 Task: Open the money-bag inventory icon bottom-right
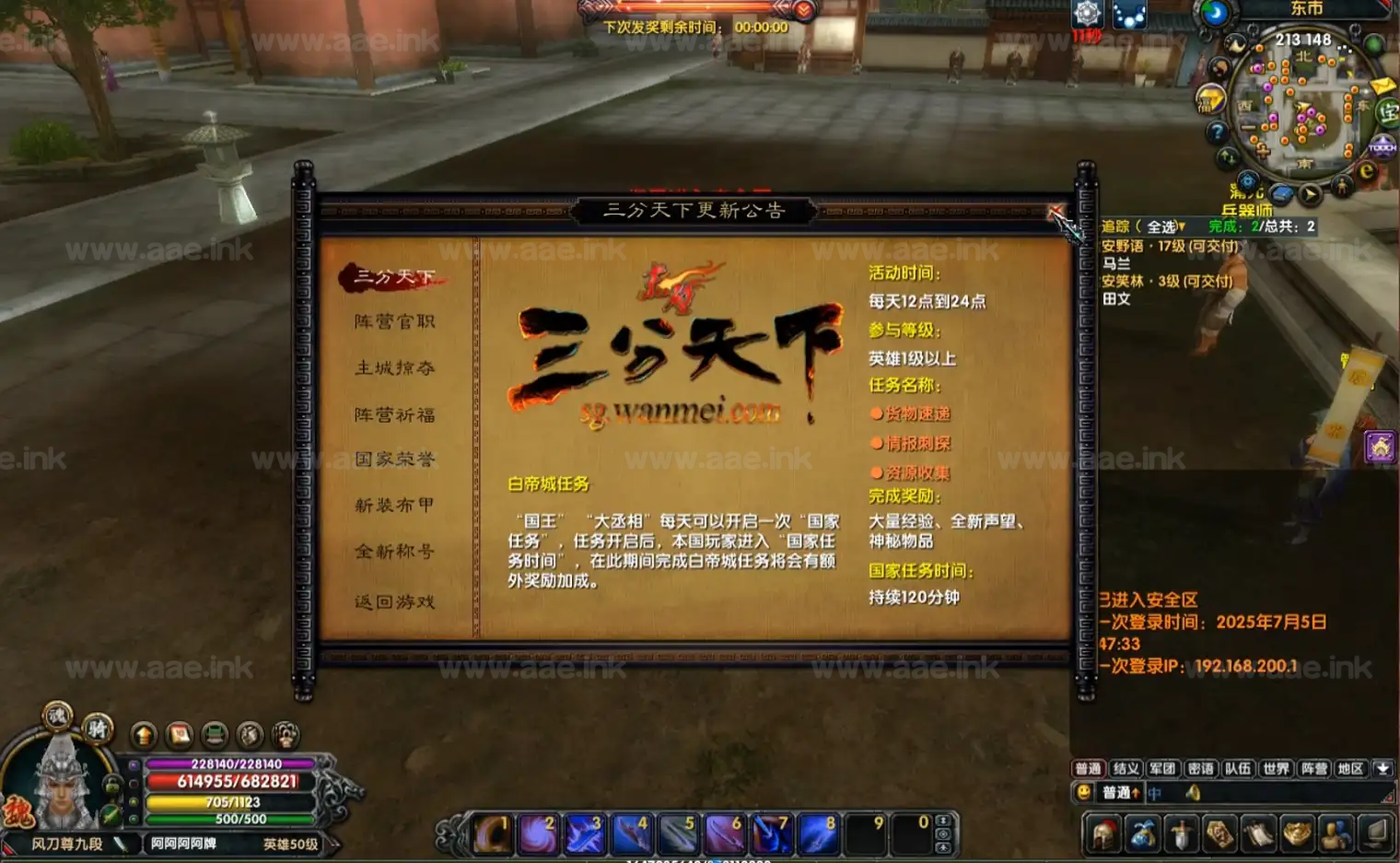pos(1142,836)
